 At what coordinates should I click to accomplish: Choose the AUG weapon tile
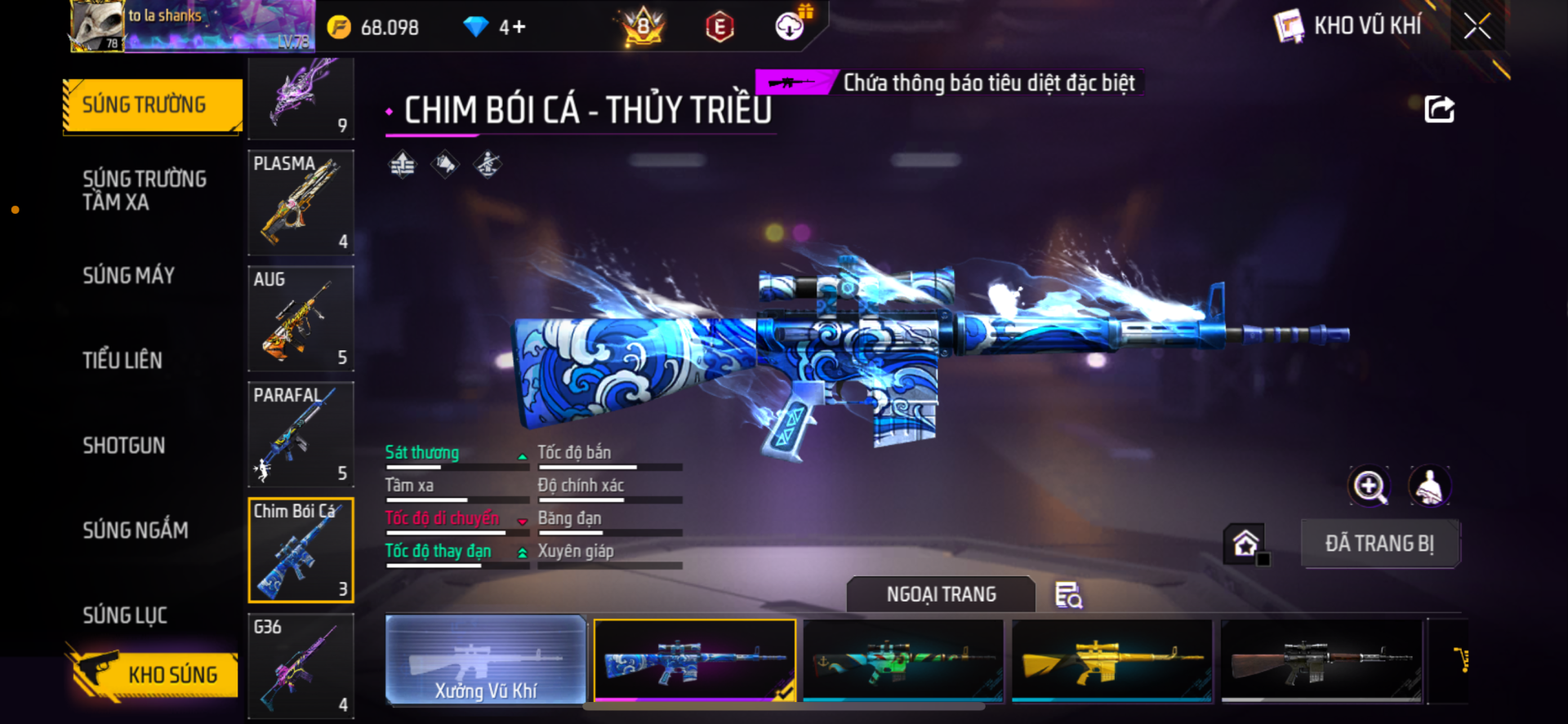pyautogui.click(x=301, y=318)
